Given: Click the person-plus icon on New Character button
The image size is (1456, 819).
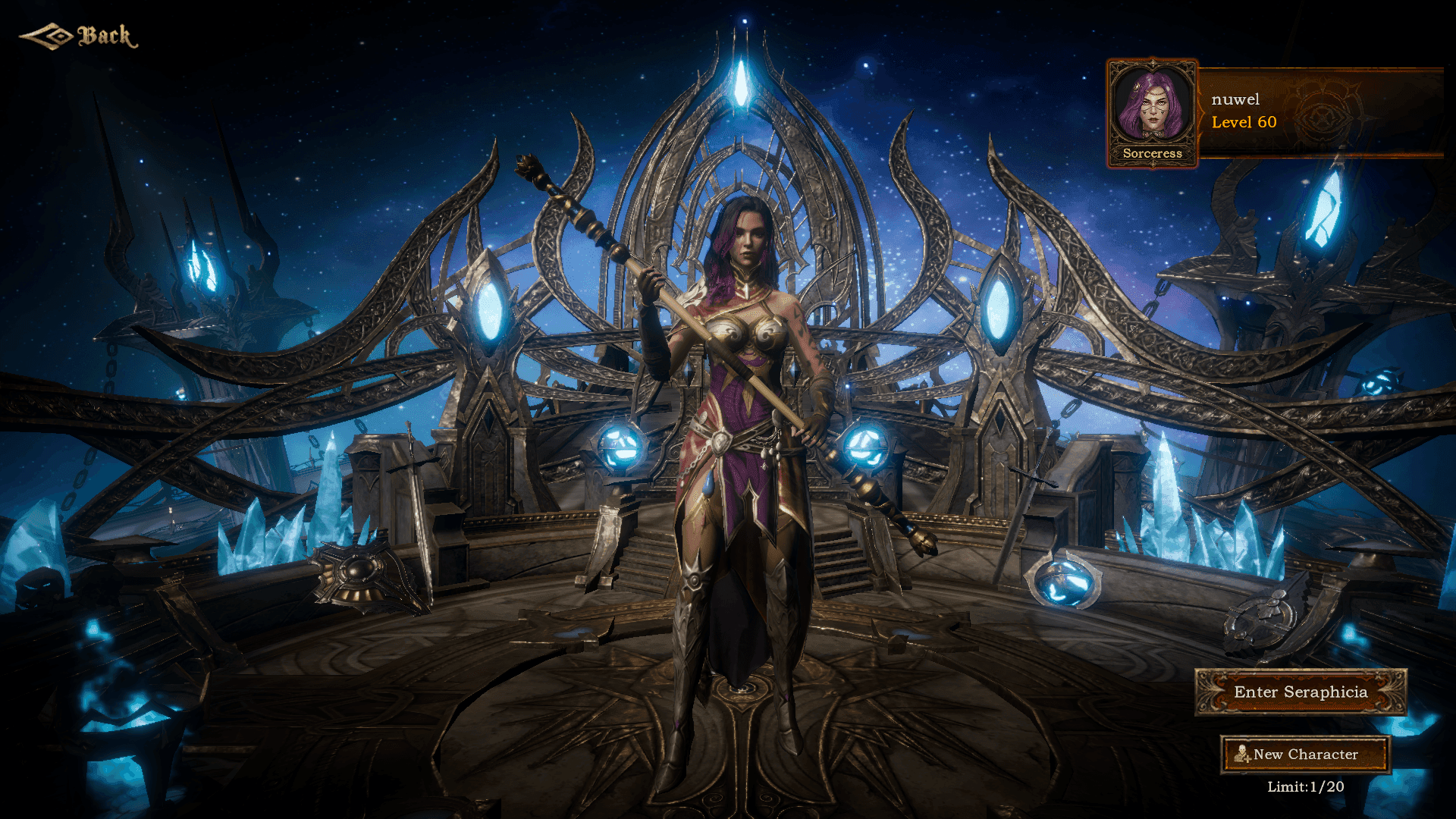Looking at the screenshot, I should click(1241, 755).
